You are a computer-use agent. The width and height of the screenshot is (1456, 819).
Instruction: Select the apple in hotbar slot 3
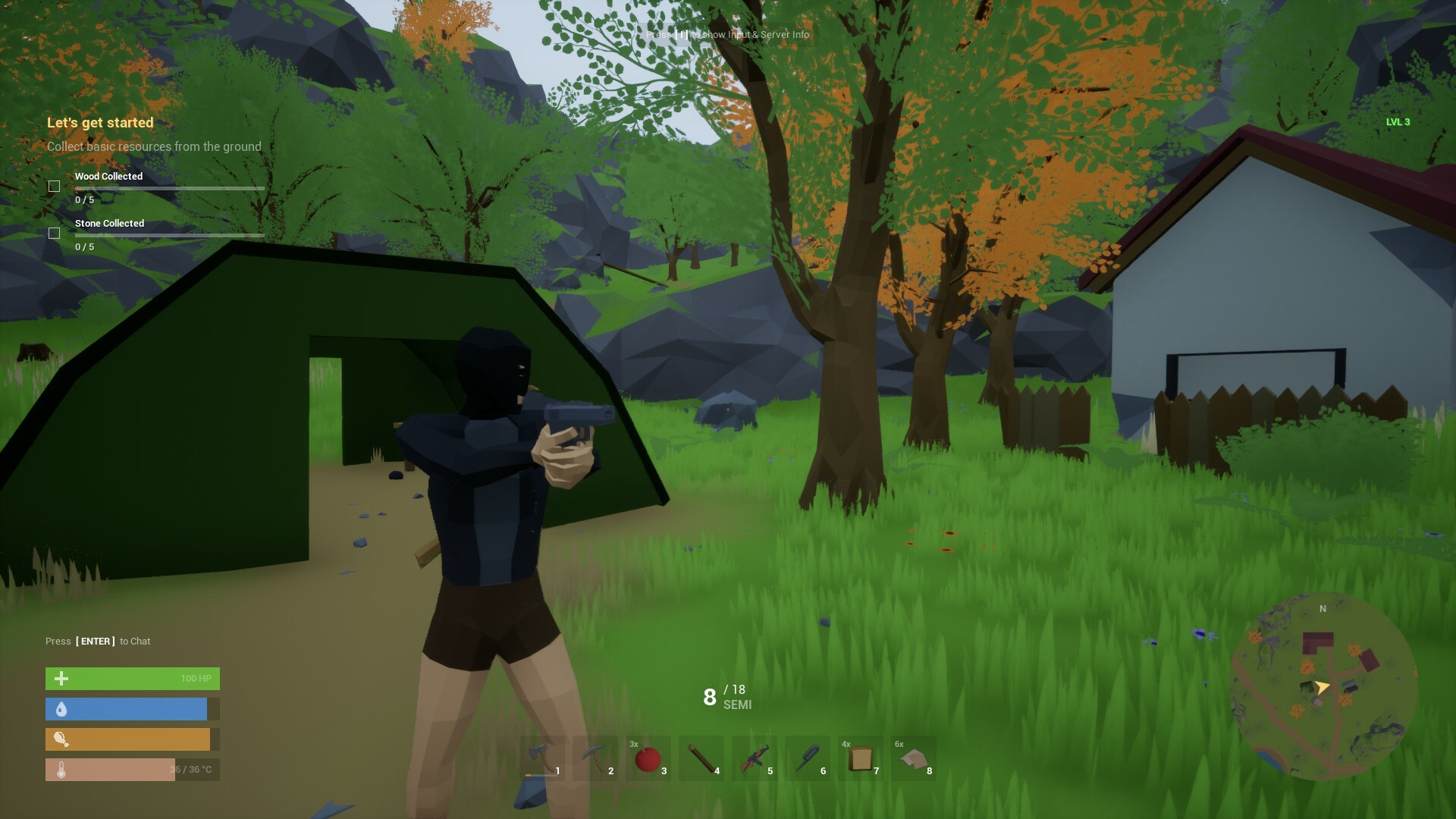coord(649,758)
